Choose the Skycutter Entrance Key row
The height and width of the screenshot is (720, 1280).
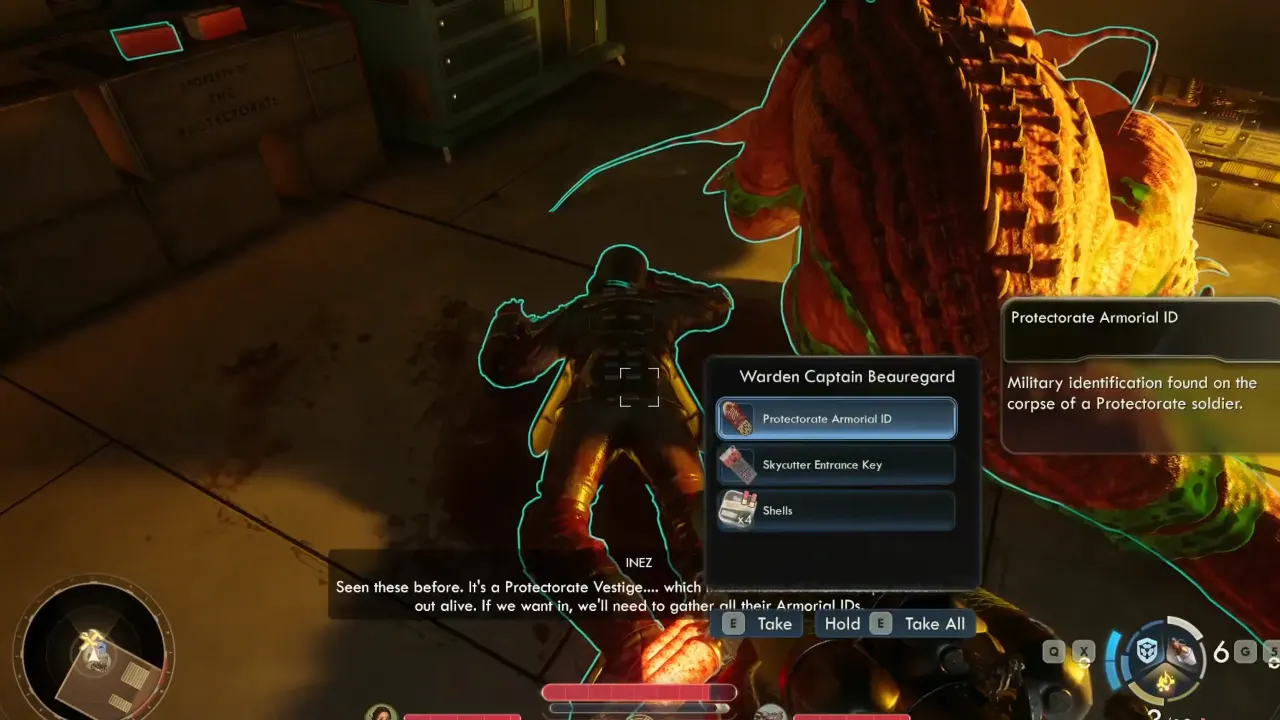836,465
